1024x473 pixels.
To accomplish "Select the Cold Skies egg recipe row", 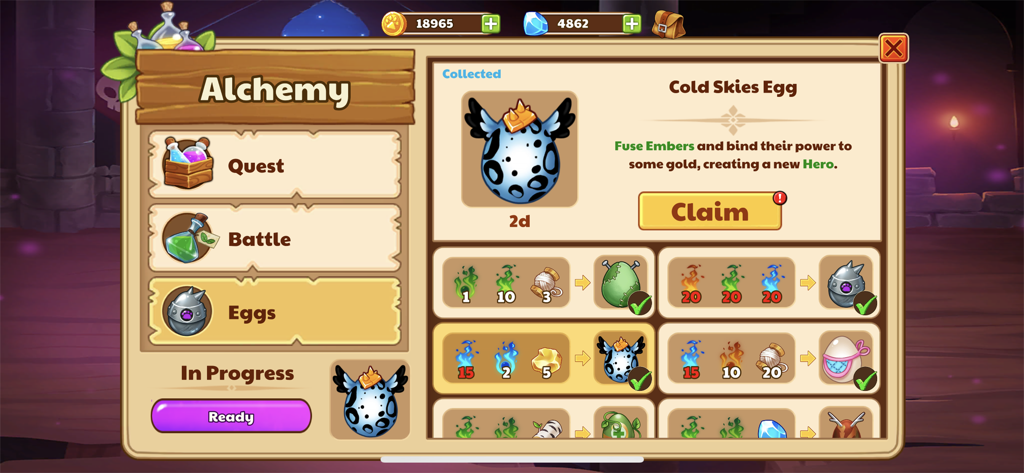I will point(544,358).
